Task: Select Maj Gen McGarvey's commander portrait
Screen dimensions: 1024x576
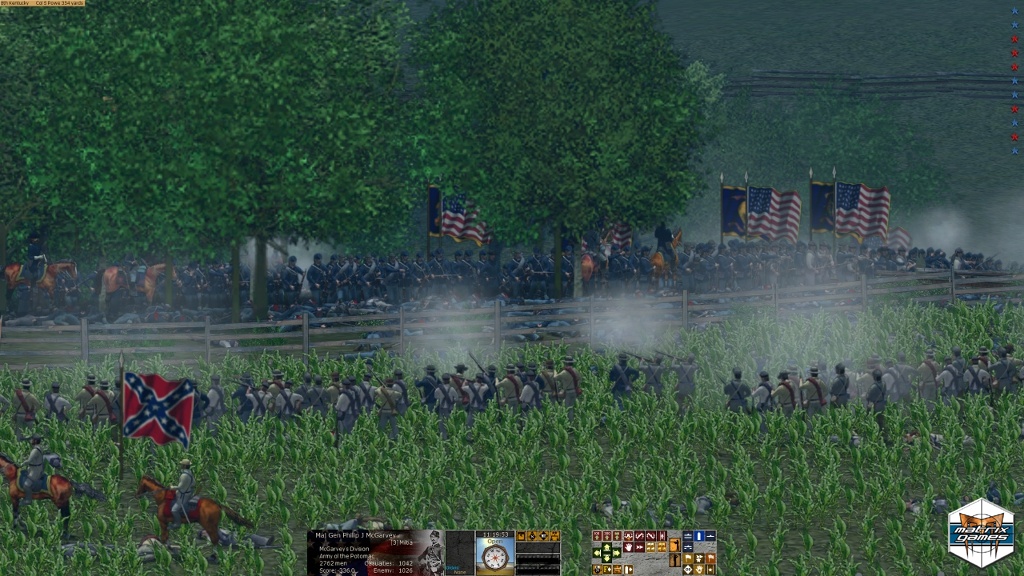Action: tap(432, 553)
